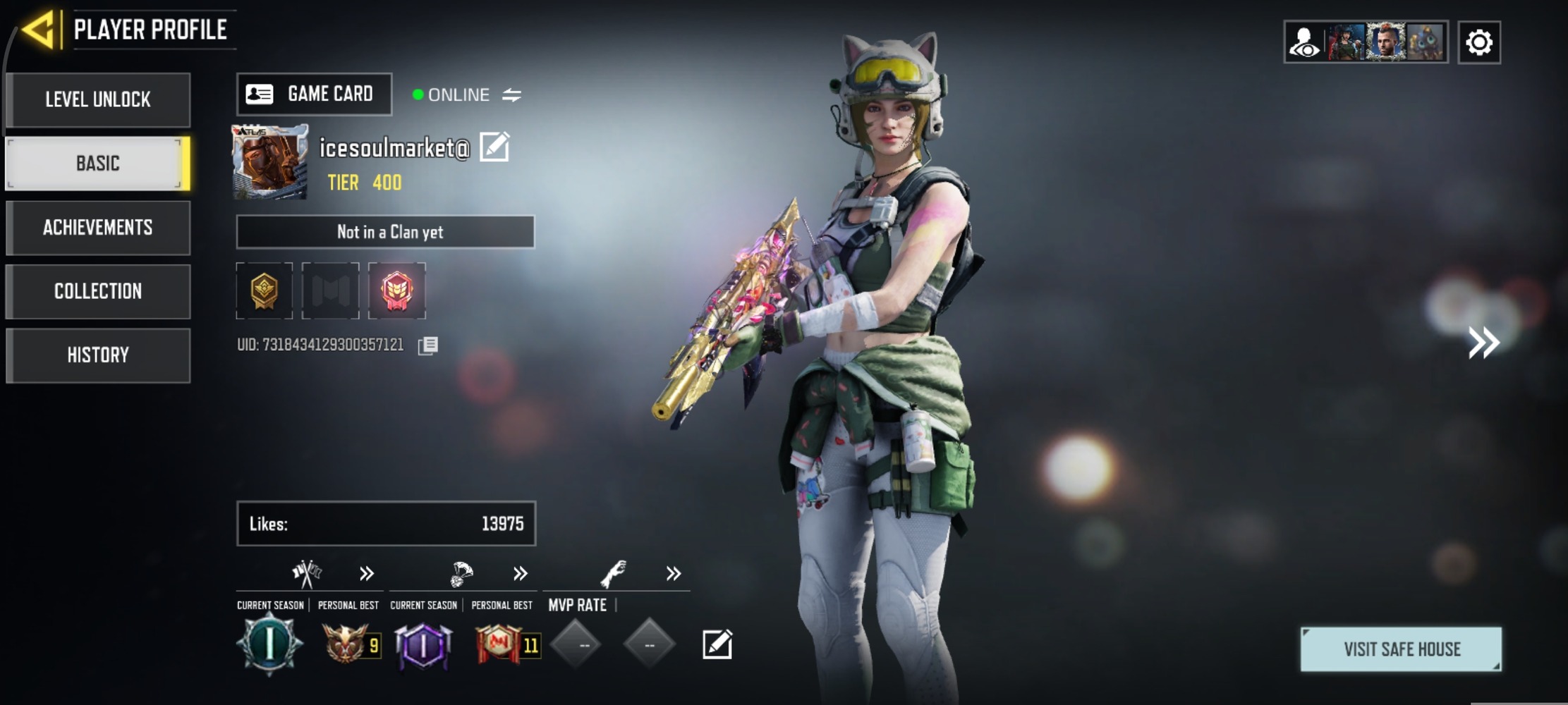Viewport: 1568px width, 705px height.
Task: Open the gold medal badge slot
Action: [265, 290]
